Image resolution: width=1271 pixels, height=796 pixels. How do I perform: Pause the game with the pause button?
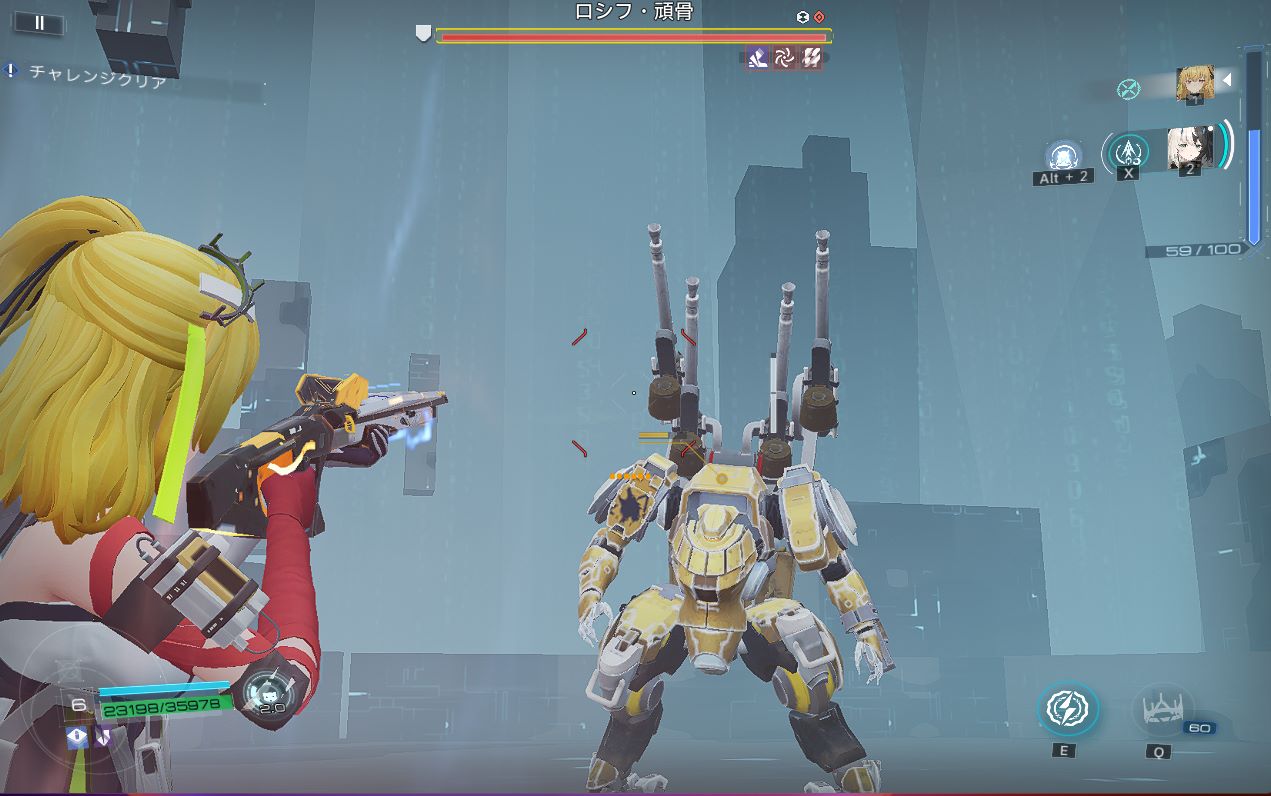click(x=40, y=22)
